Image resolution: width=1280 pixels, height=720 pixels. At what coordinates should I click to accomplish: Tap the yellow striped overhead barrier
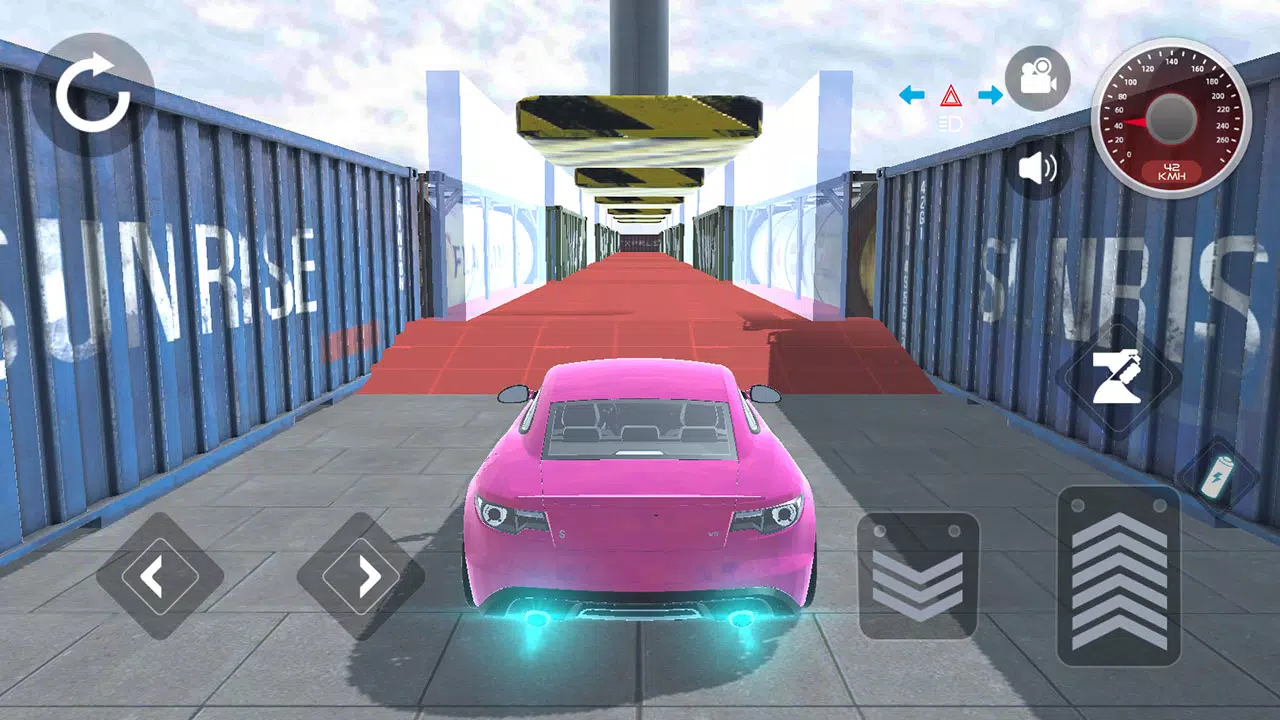(640, 115)
